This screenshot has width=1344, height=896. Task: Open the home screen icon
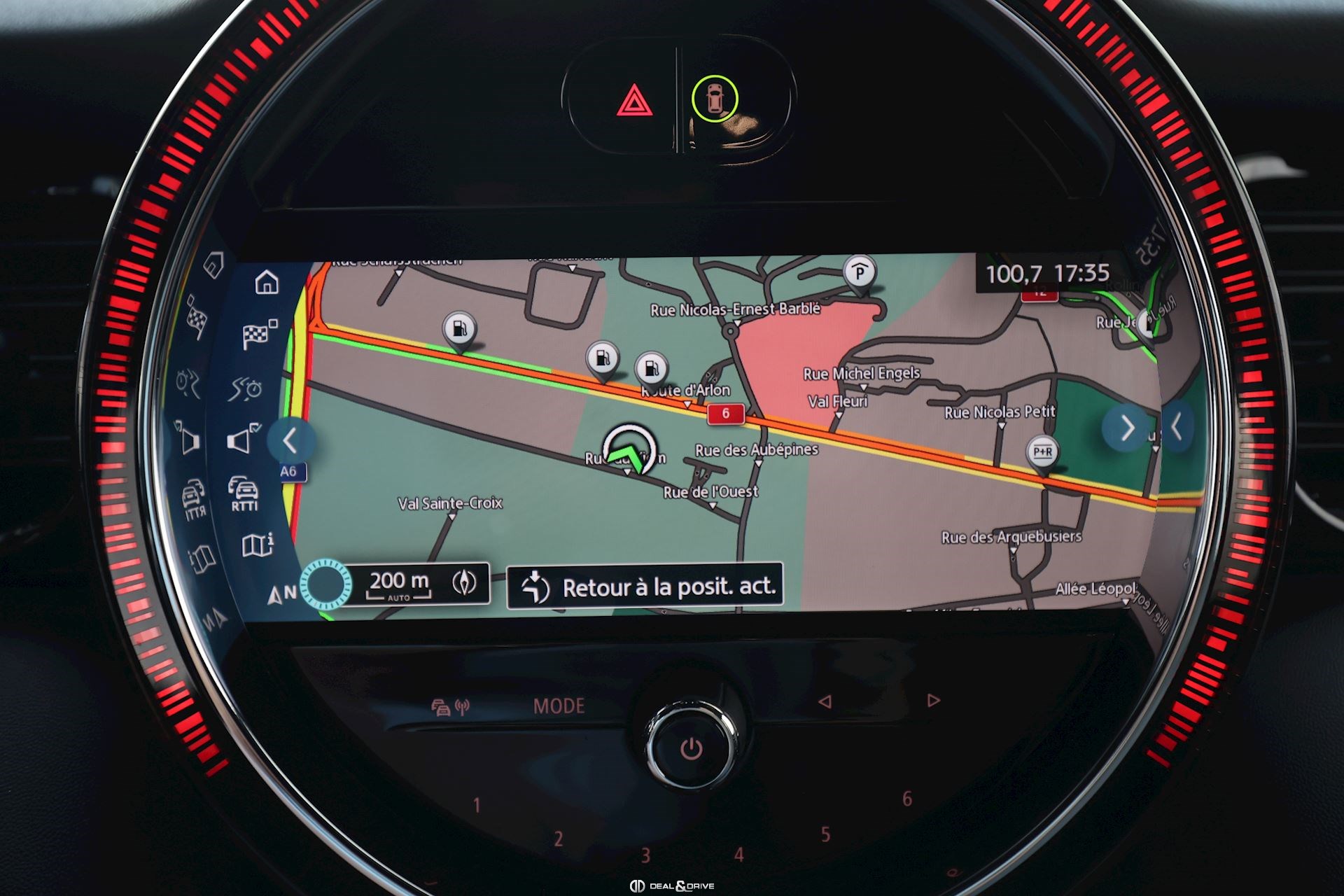[x=267, y=282]
